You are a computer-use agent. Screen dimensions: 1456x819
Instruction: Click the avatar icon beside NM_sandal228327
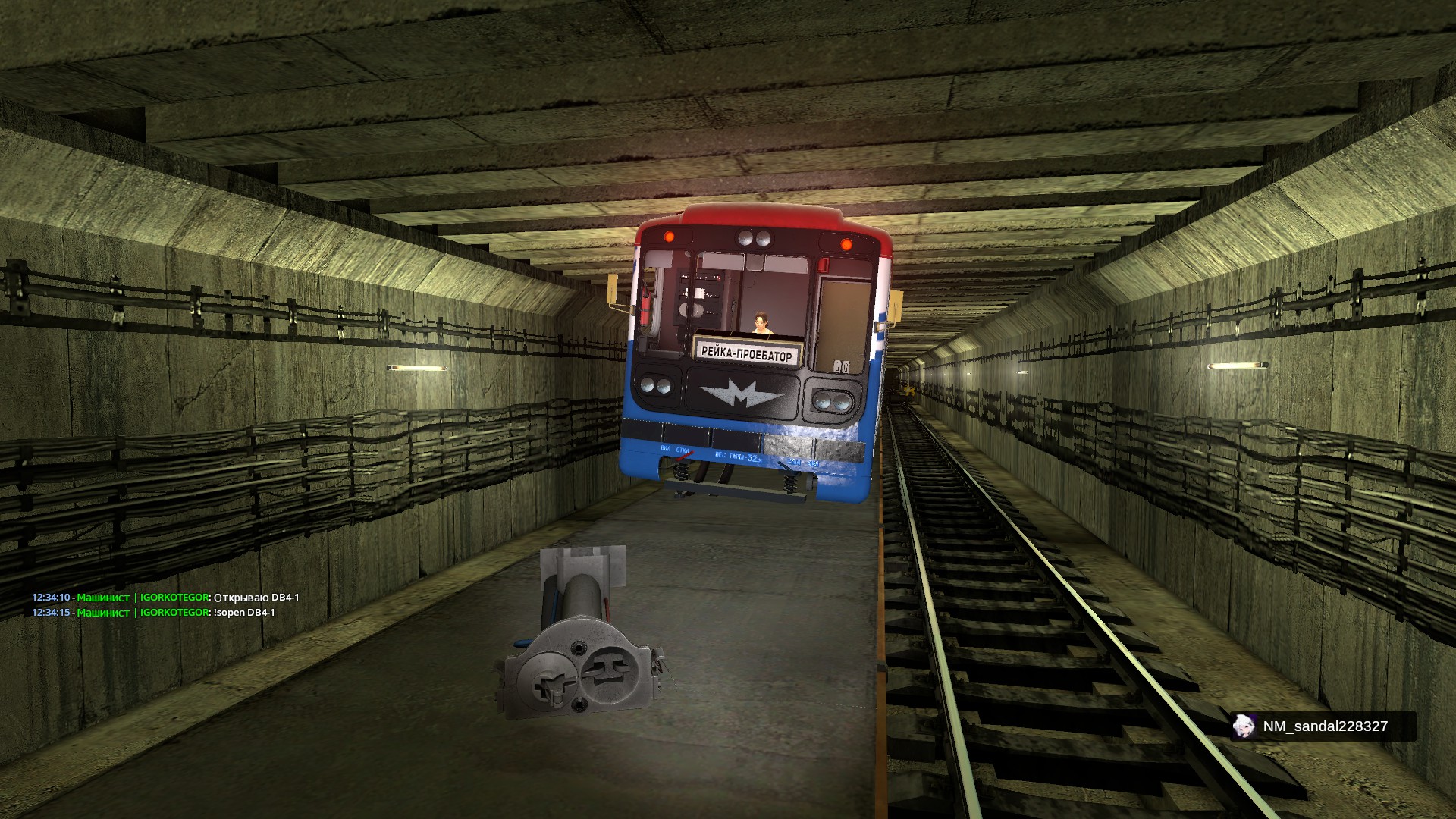(1244, 726)
